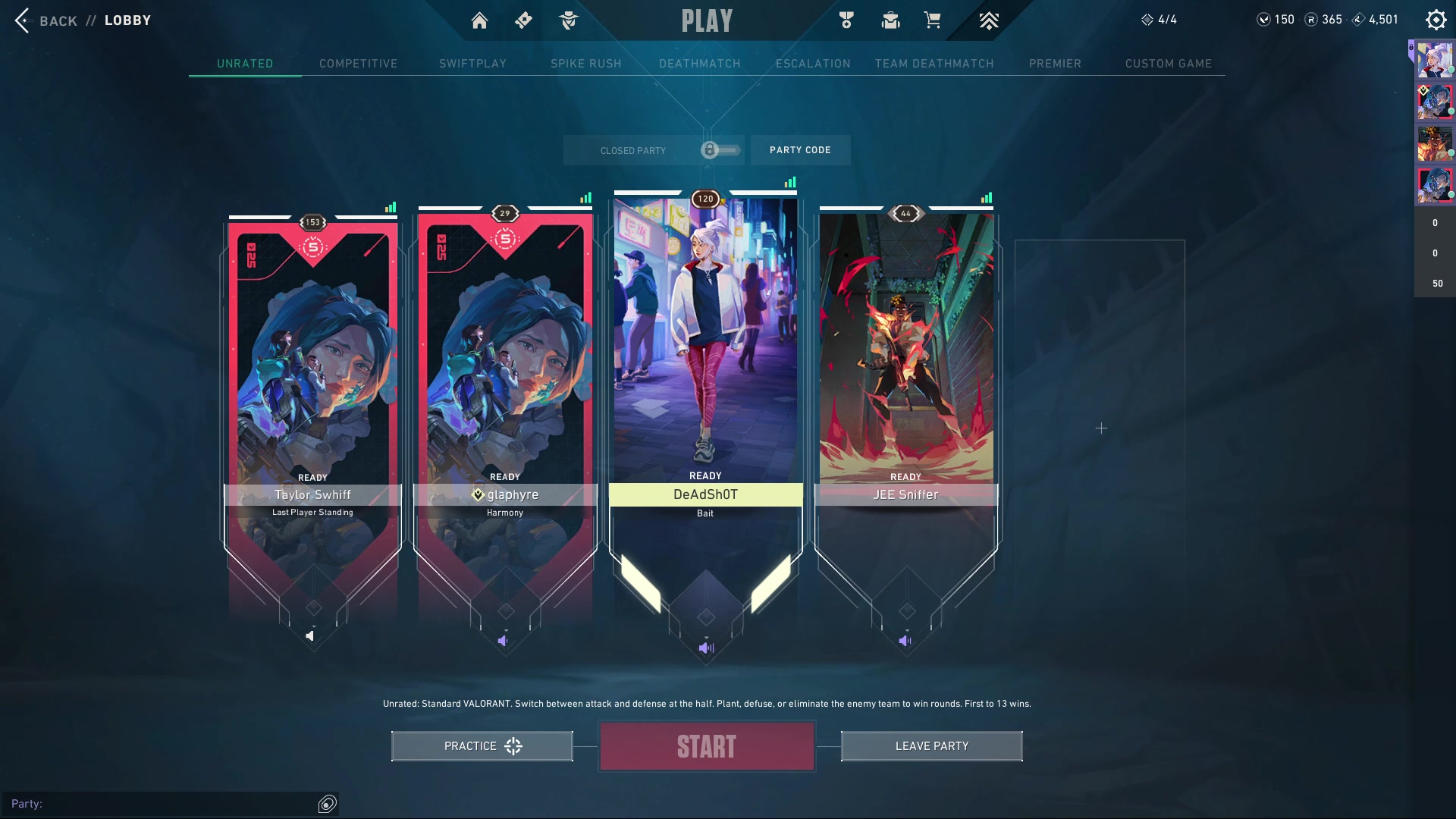Choose the Spike Rush tab
1456x819 pixels.
point(585,64)
